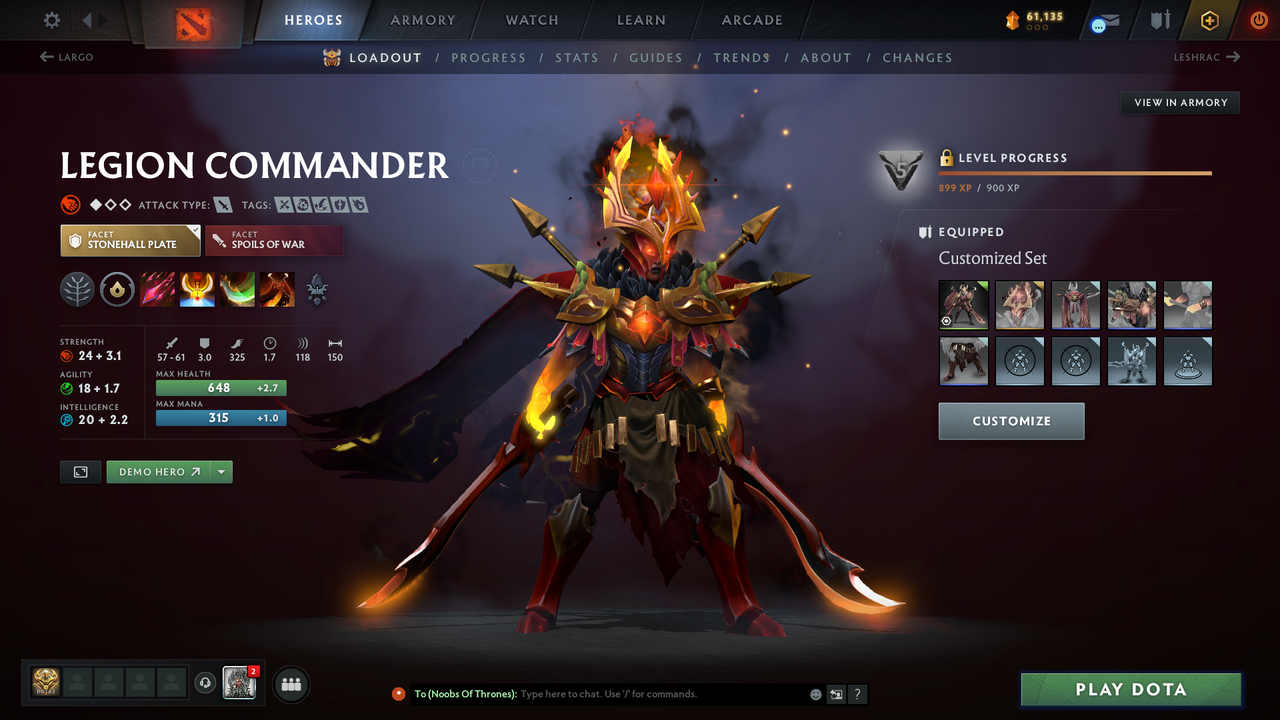Click the emoticon icon in the chat bar
This screenshot has width=1280, height=720.
point(815,693)
